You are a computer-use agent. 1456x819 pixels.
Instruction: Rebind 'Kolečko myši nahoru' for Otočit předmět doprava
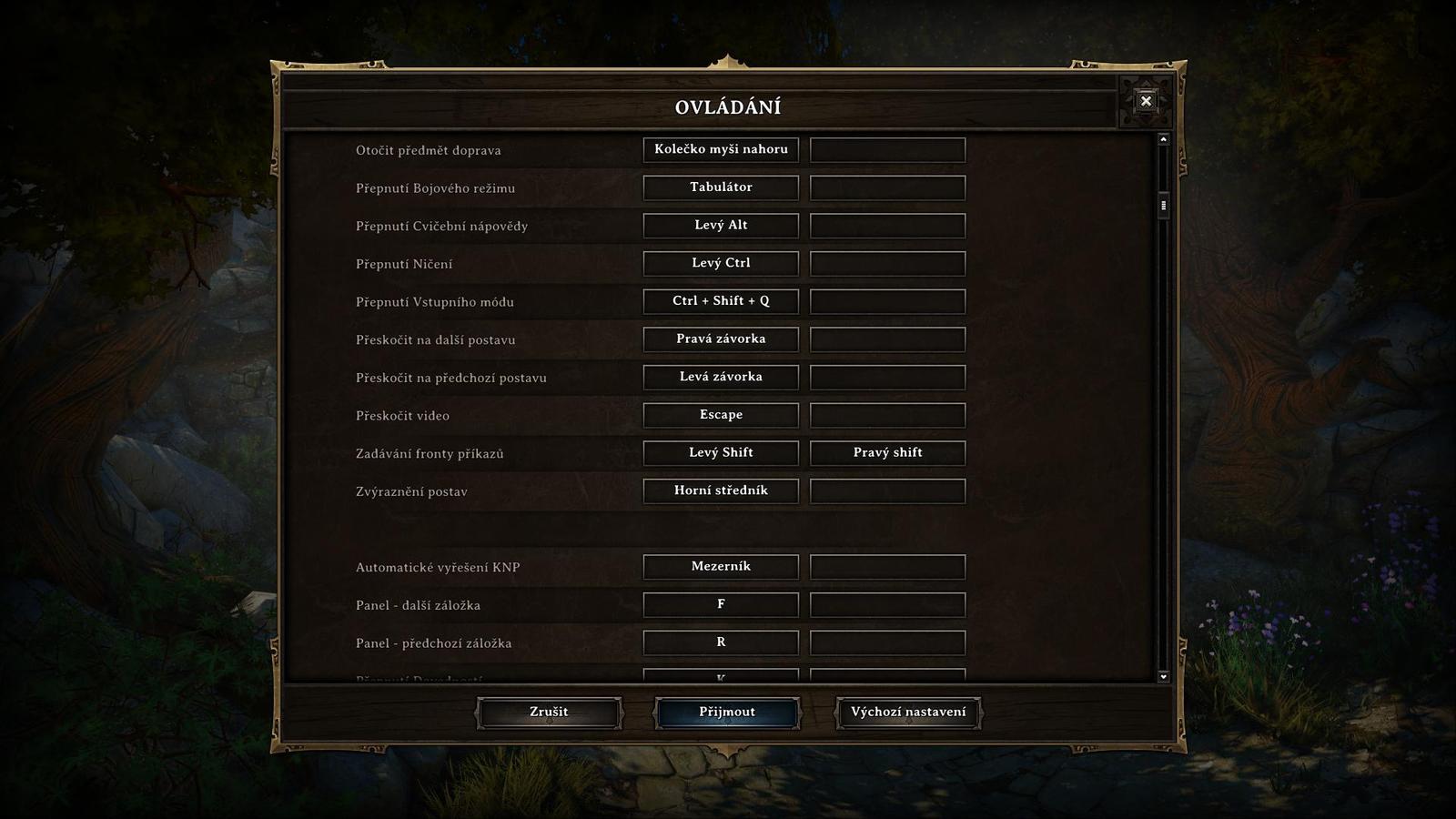721,149
